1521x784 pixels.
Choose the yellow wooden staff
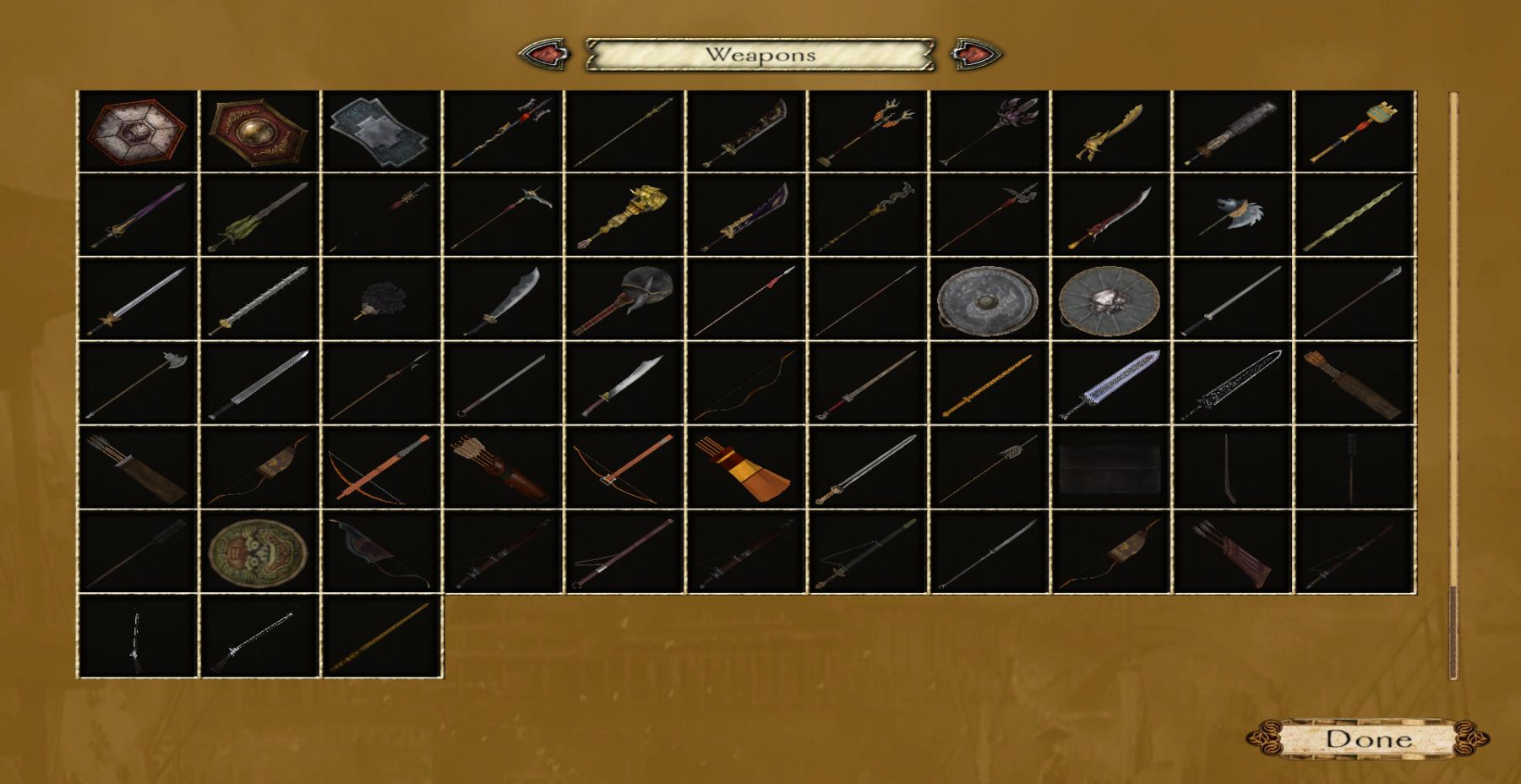point(988,384)
